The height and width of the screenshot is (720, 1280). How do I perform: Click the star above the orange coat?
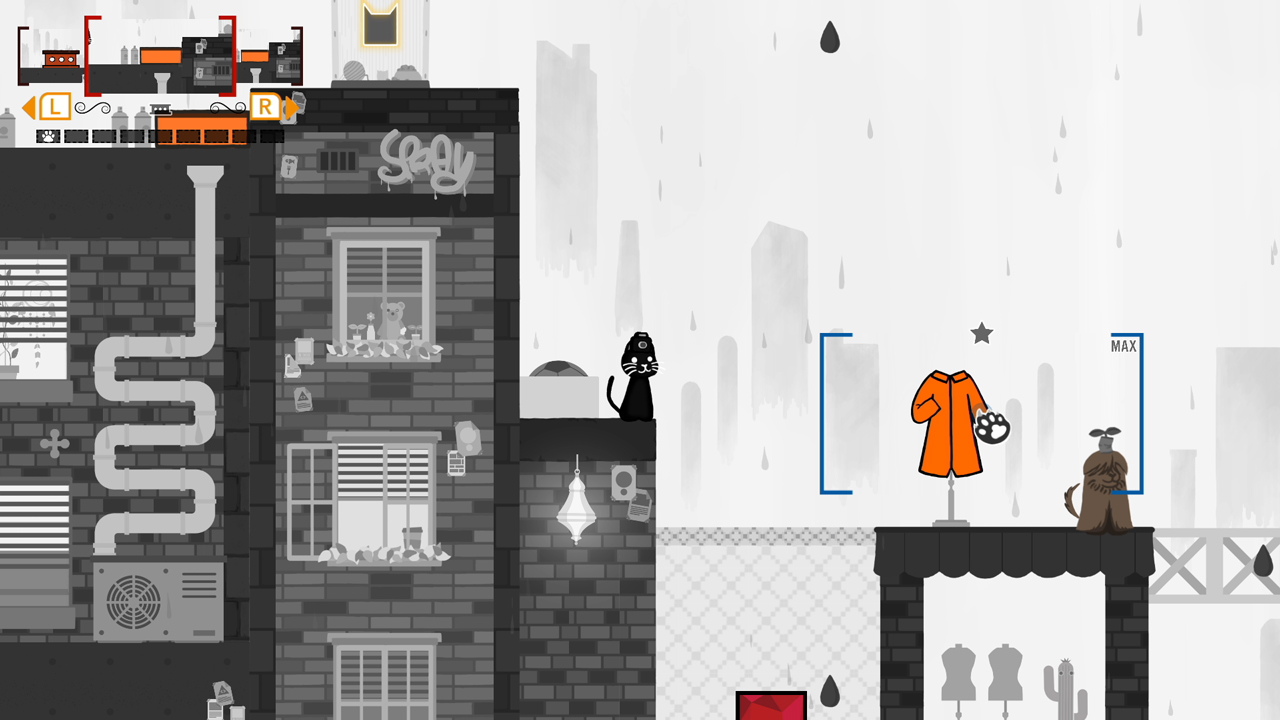(980, 334)
